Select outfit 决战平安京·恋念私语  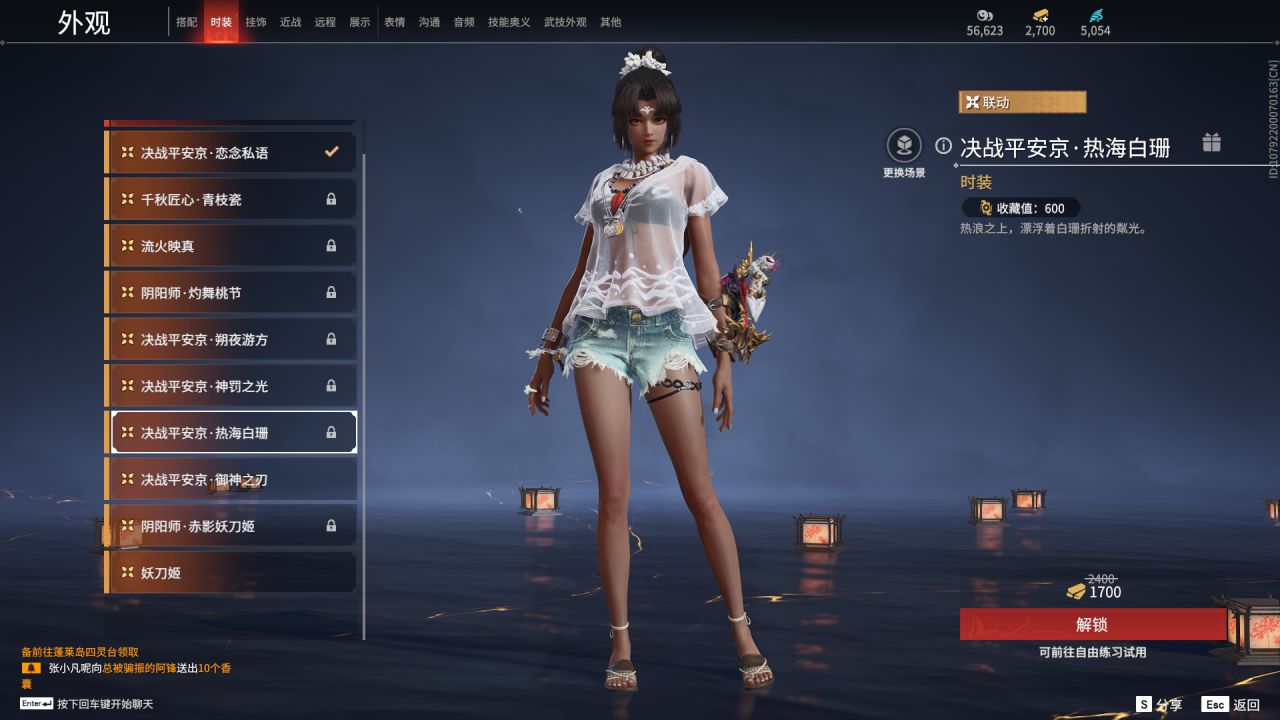click(231, 153)
